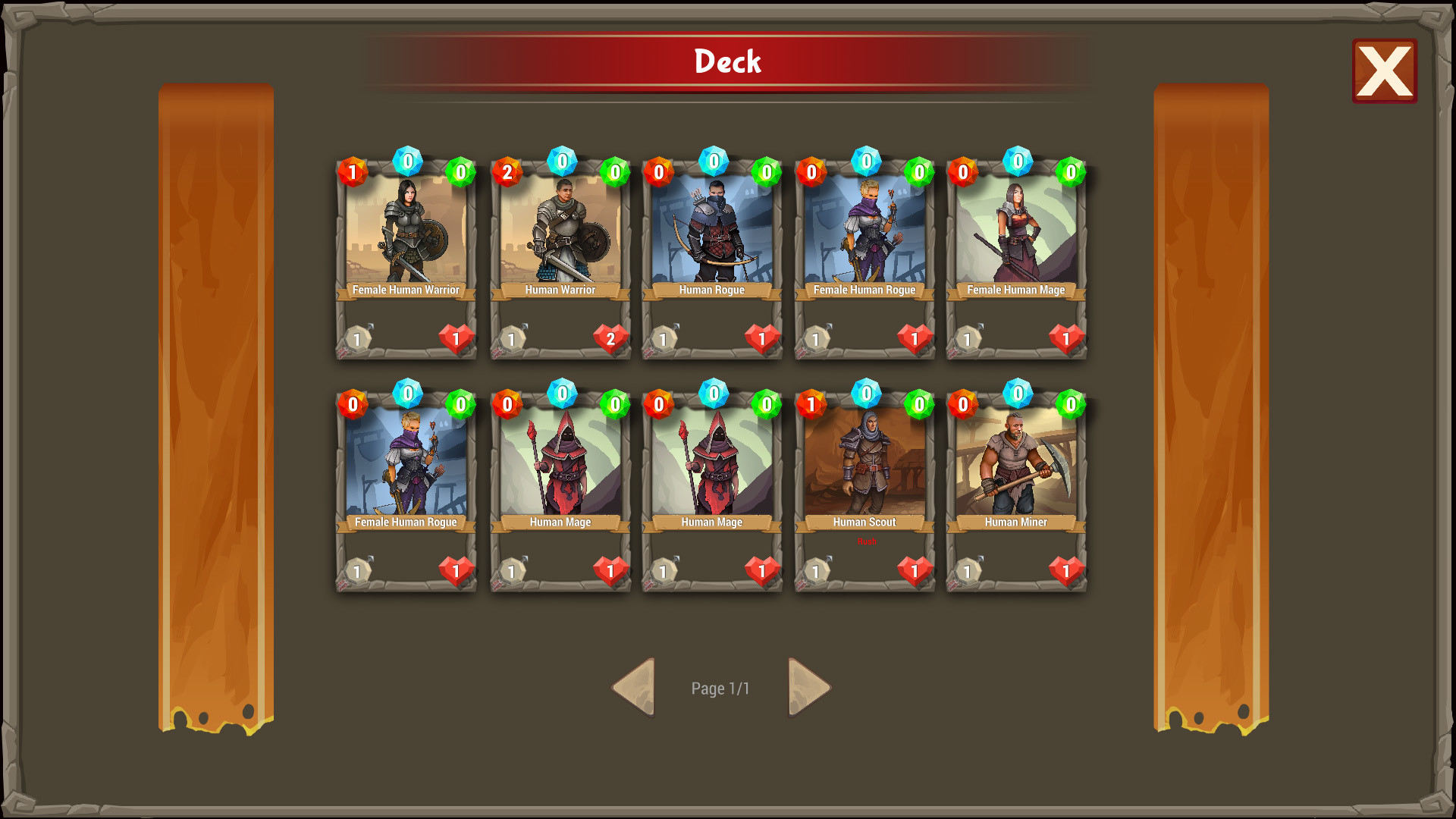Screen dimensions: 1456x819
Task: Click the green gem icon on Human Rogue
Action: pyautogui.click(x=765, y=171)
